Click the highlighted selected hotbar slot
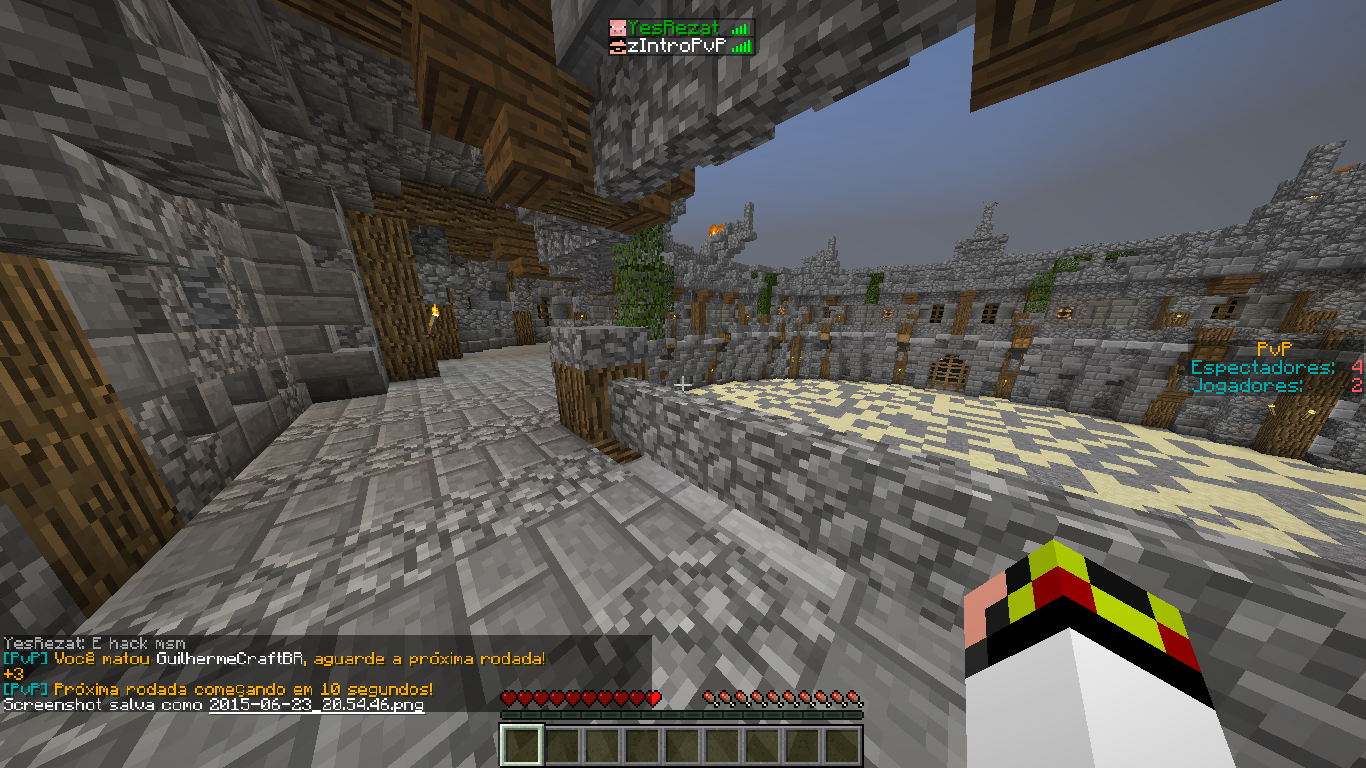The height and width of the screenshot is (768, 1366). click(521, 745)
